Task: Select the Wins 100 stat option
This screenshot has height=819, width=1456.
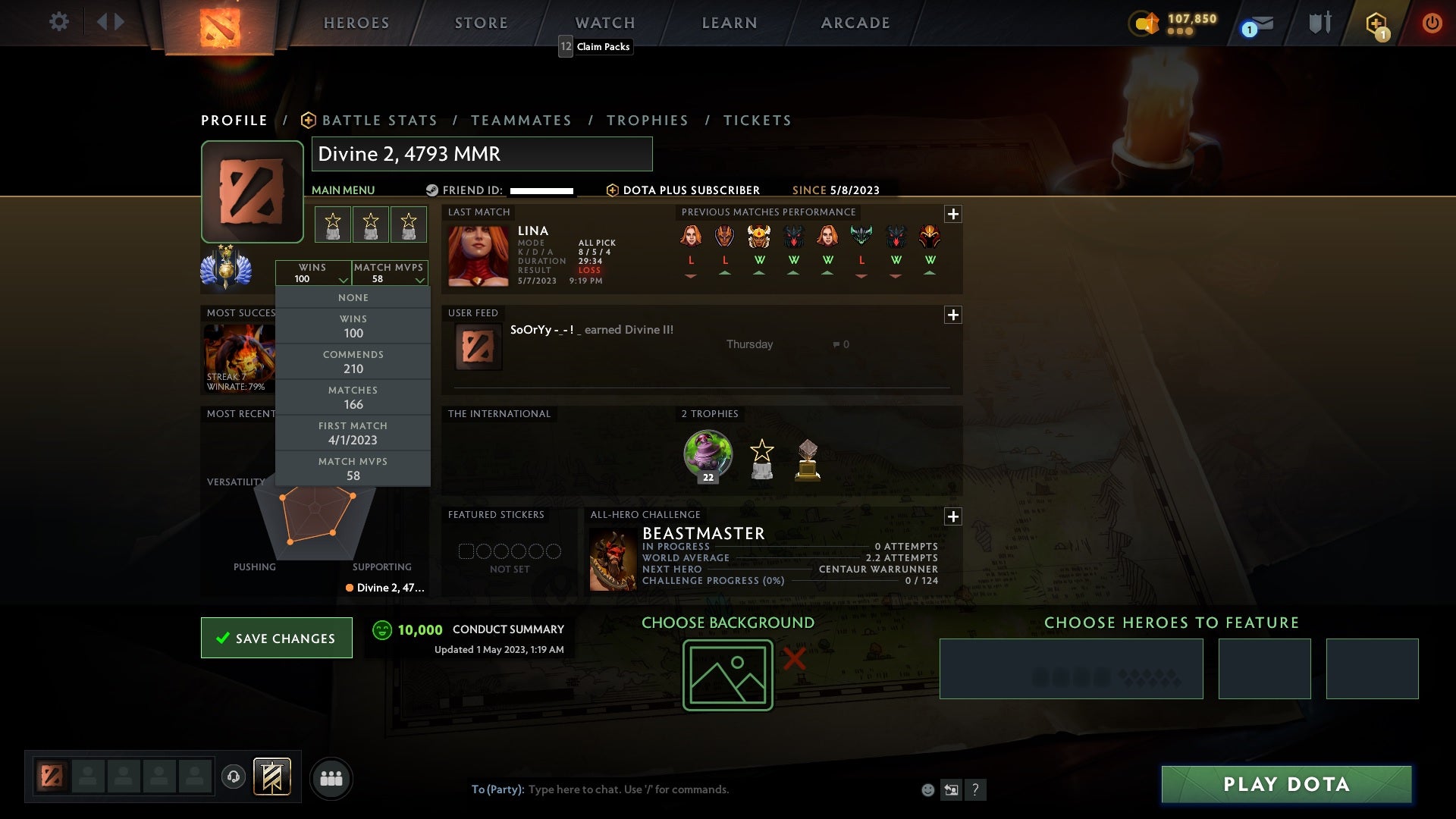Action: point(353,326)
